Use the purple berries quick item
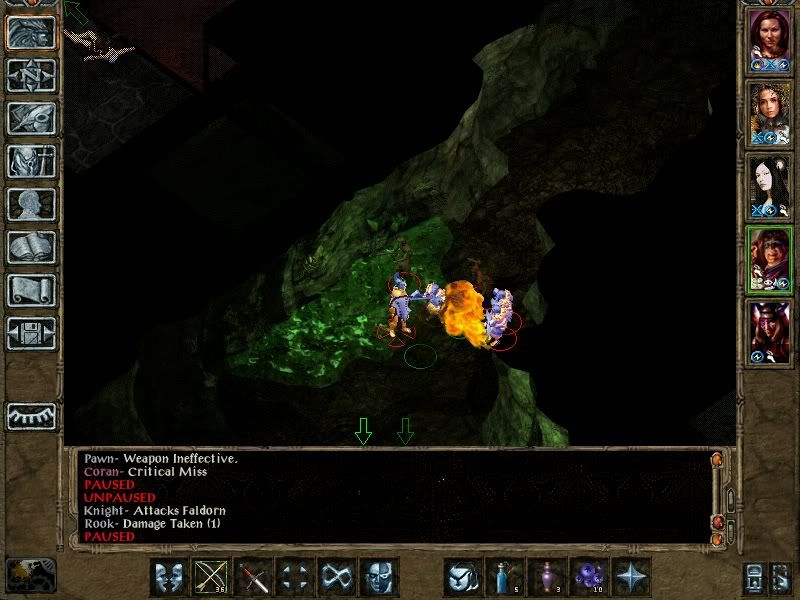The height and width of the screenshot is (600, 800). click(x=589, y=578)
